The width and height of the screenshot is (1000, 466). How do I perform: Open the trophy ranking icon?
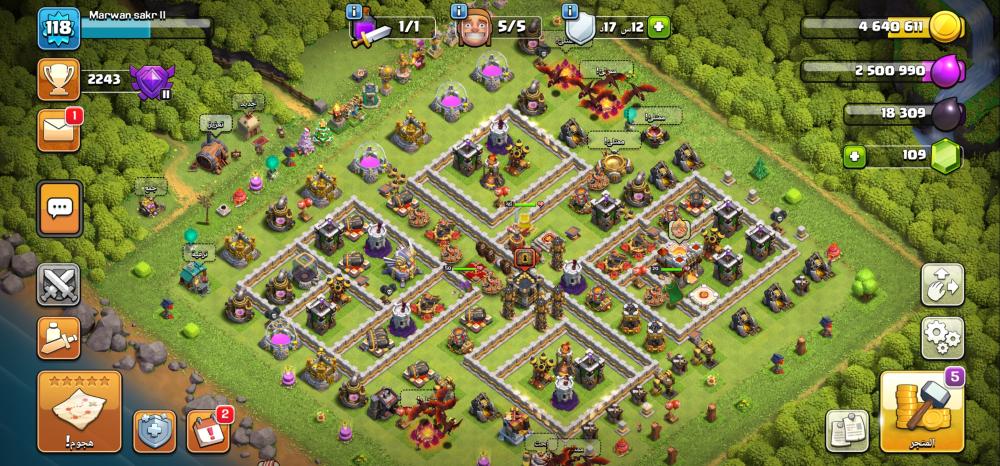pyautogui.click(x=58, y=79)
